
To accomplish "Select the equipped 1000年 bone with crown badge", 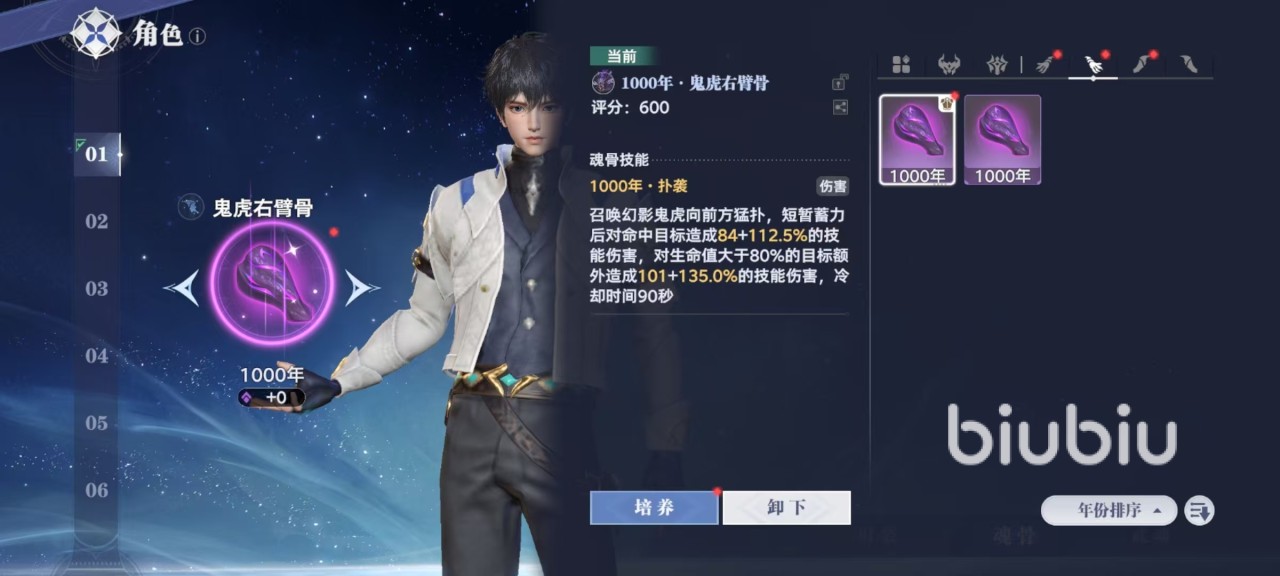I will tap(917, 140).
